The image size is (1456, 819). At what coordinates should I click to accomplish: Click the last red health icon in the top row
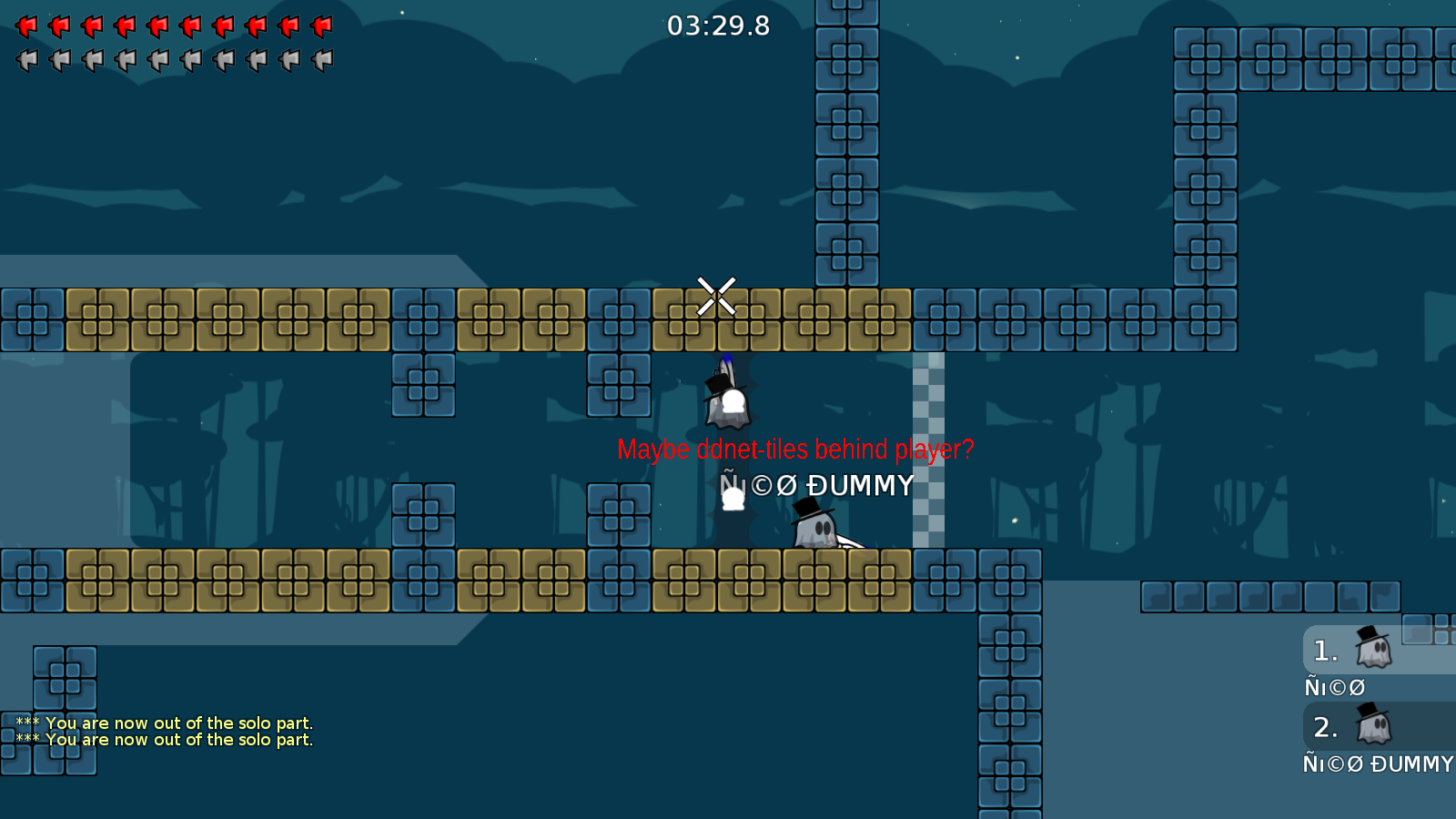click(320, 26)
